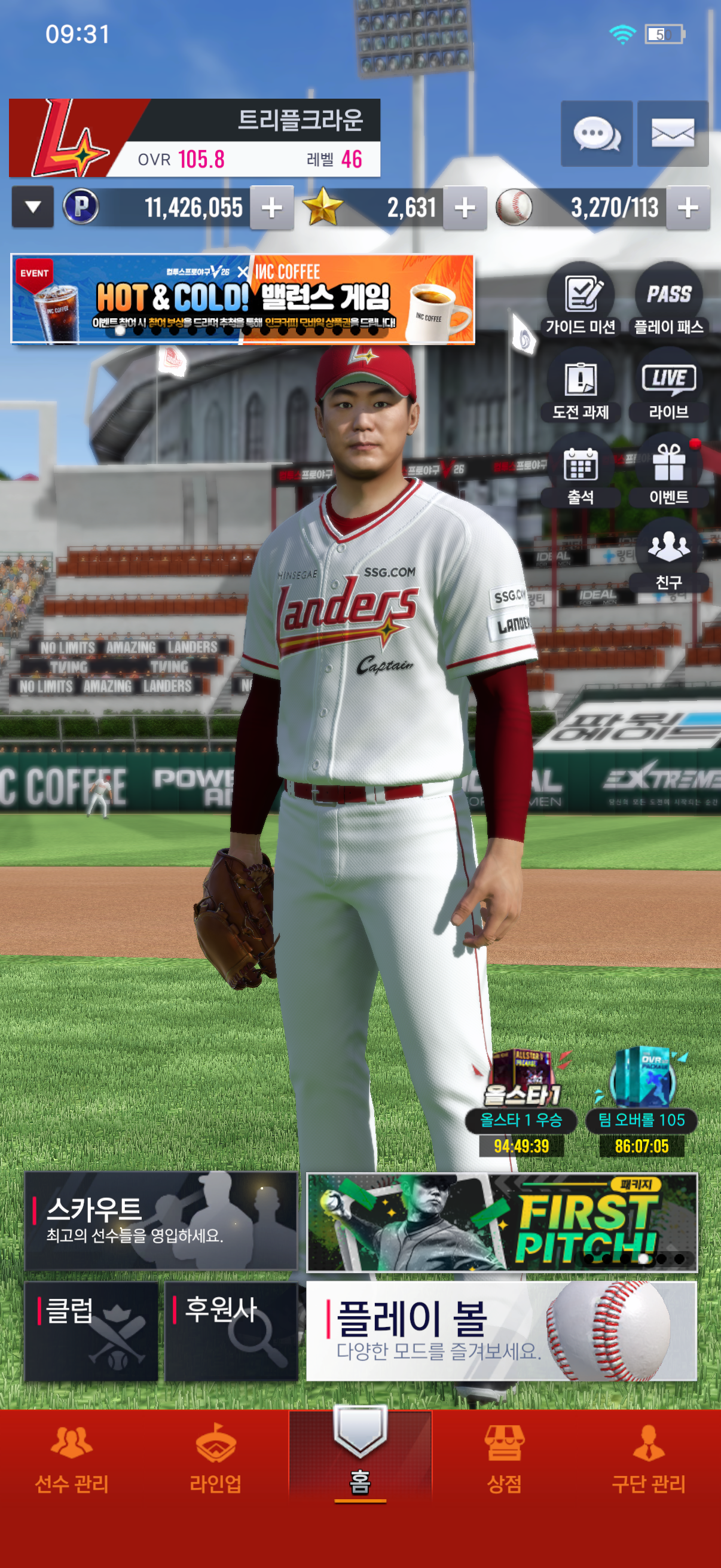This screenshot has width=721, height=1568.
Task: Open 도전 과제 challenges
Action: pos(581,386)
